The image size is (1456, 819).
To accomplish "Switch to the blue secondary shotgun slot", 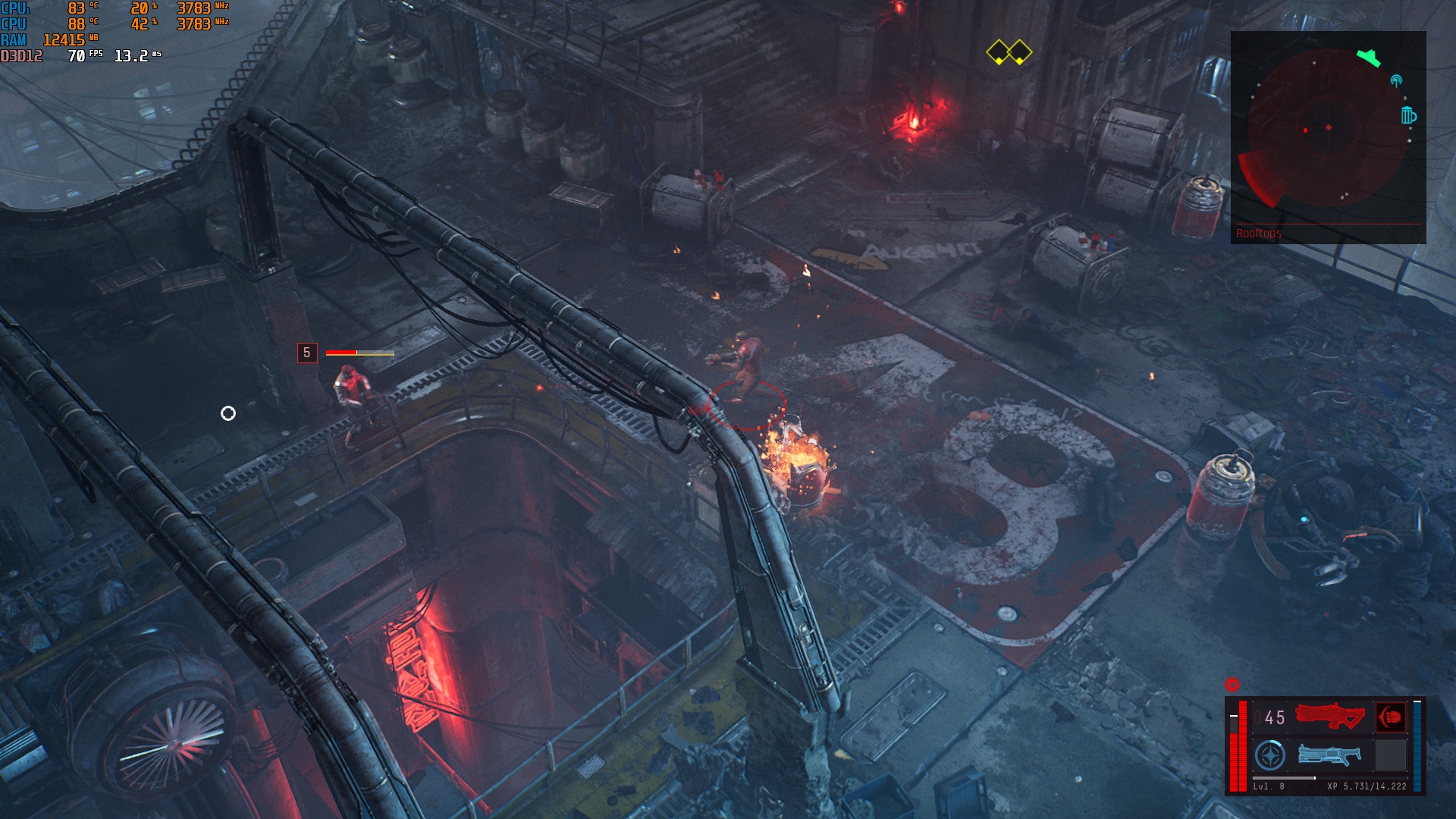I will pyautogui.click(x=1329, y=755).
